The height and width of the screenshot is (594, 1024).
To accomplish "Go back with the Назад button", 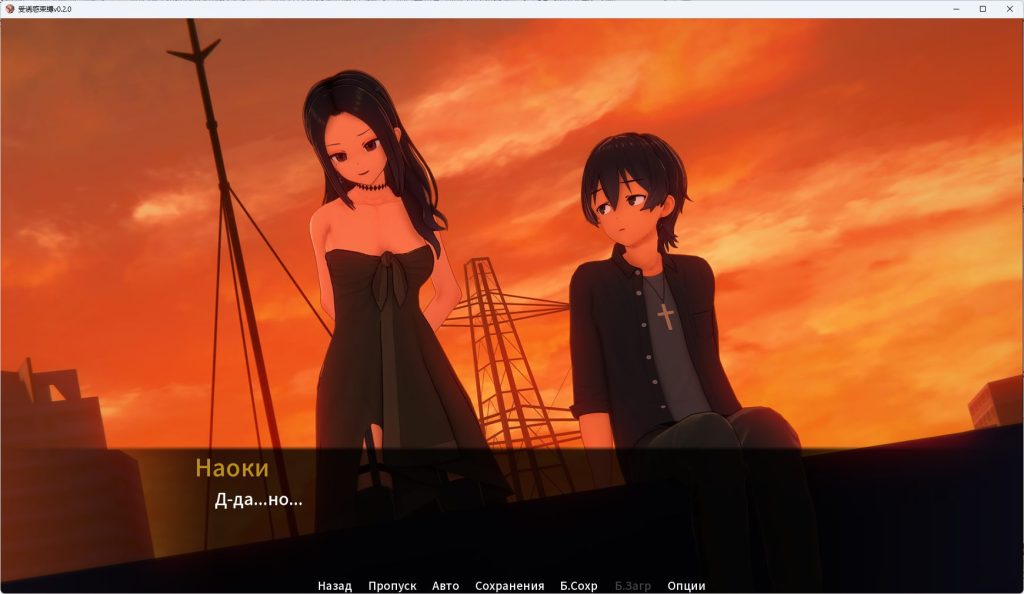I will pos(334,586).
